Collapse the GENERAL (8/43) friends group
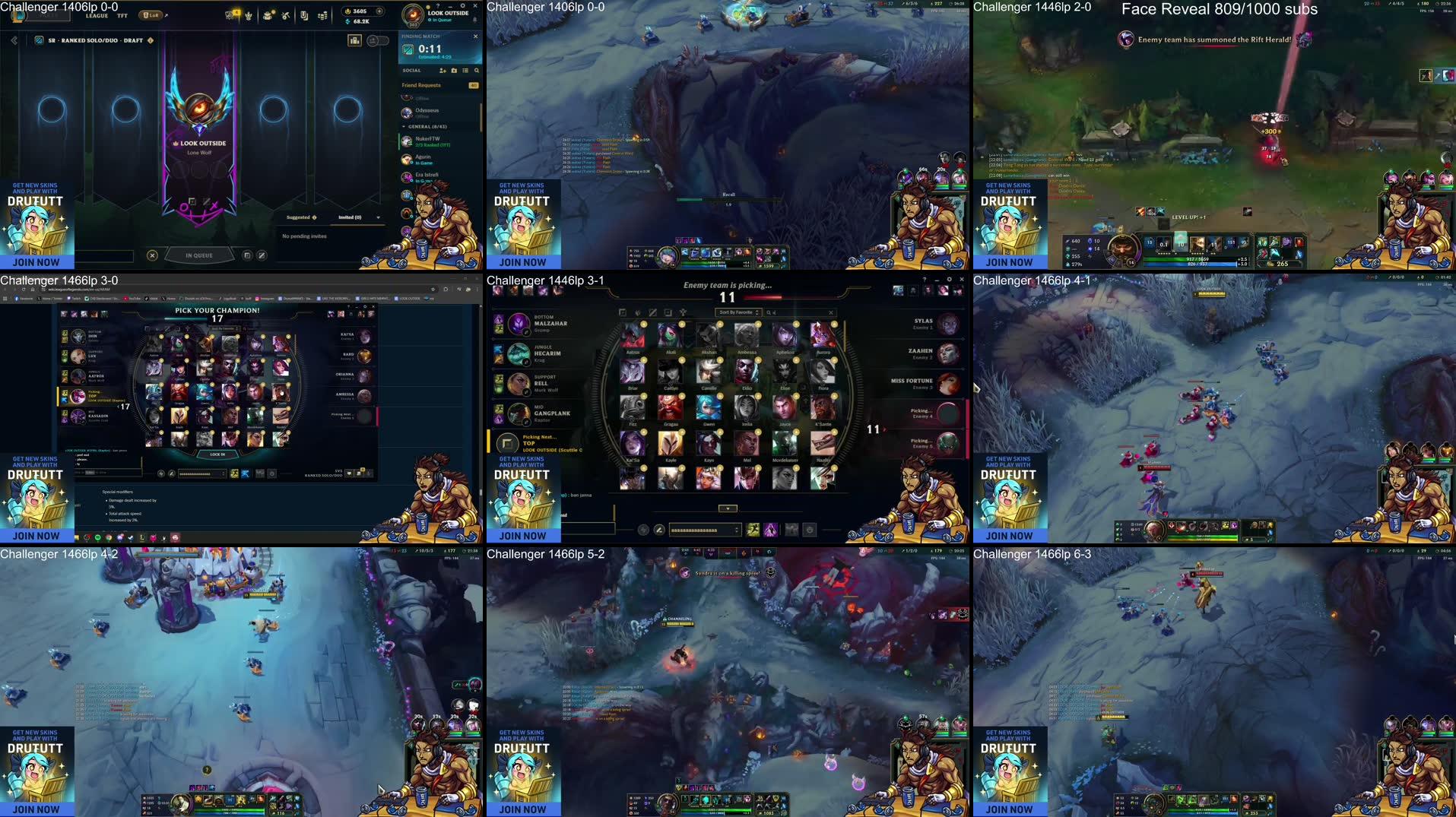 [404, 127]
